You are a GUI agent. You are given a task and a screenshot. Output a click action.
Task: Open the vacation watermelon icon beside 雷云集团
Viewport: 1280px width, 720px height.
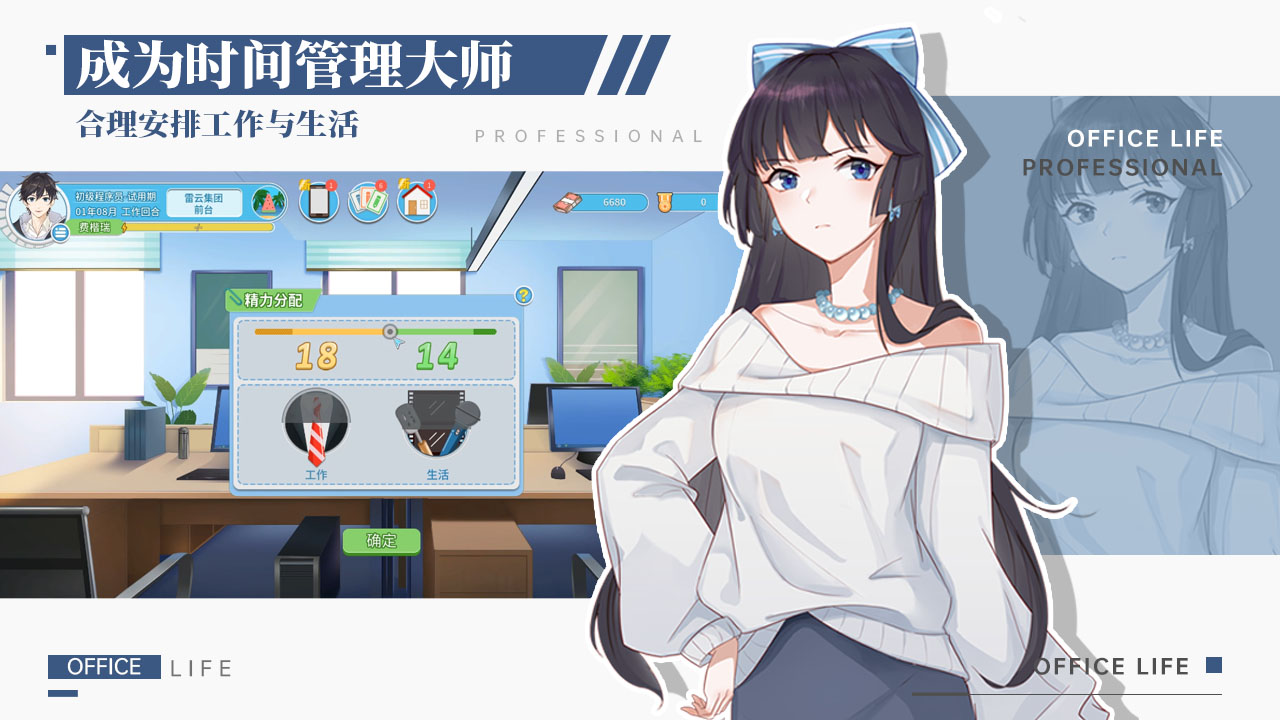[x=267, y=203]
